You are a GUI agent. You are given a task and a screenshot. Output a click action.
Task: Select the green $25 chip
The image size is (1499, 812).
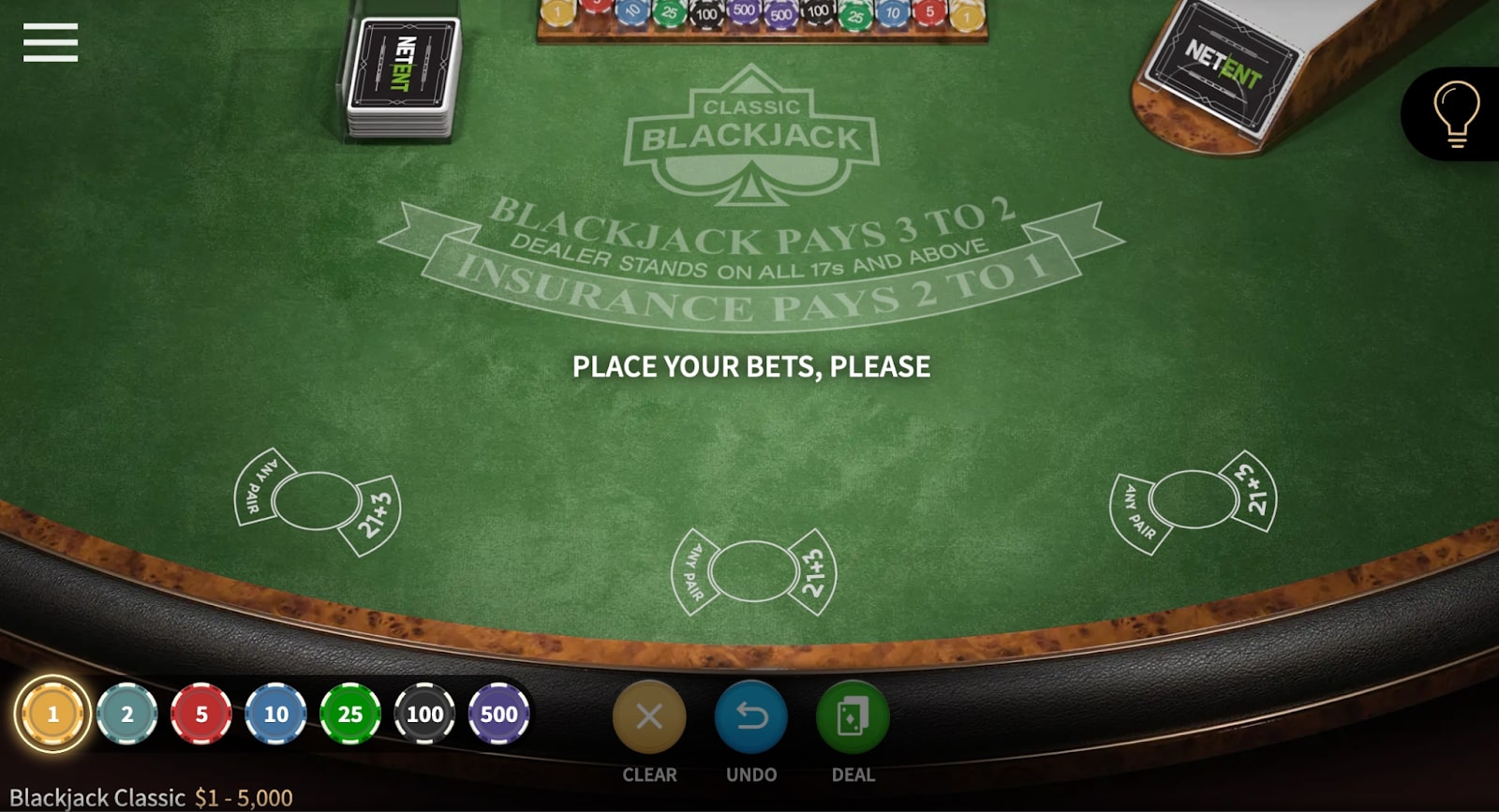(x=349, y=714)
